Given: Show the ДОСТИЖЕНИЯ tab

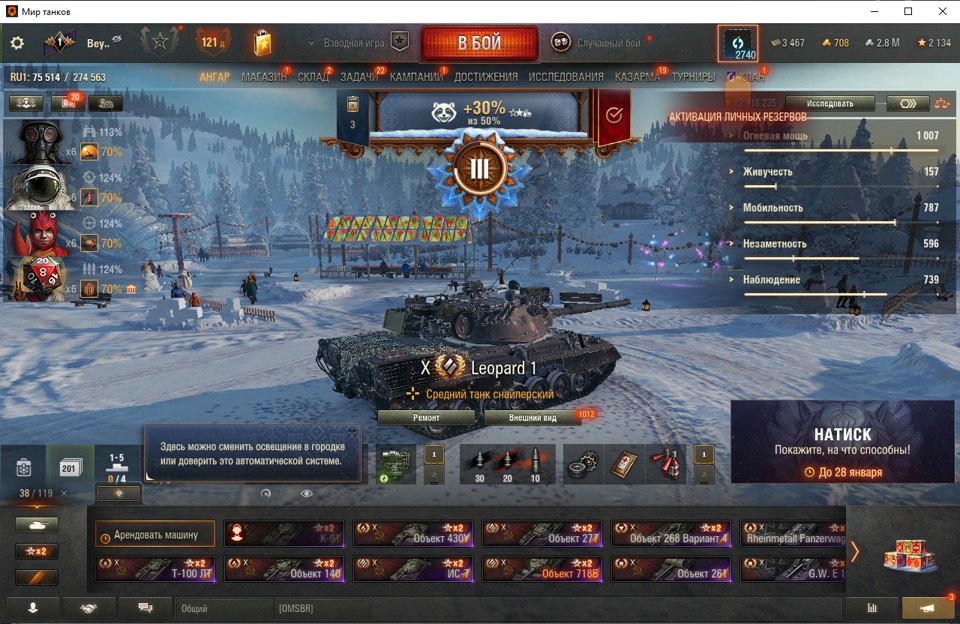Looking at the screenshot, I should [486, 77].
